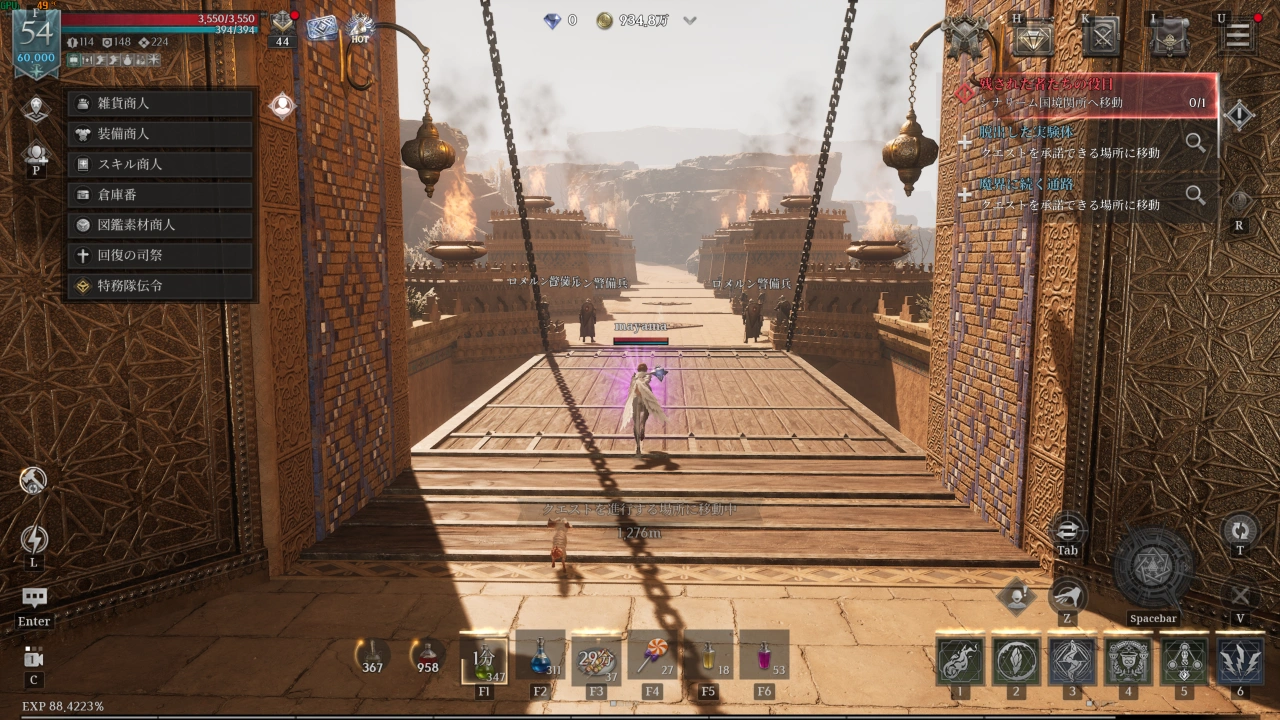Open the backpack inventory icon

(1169, 37)
